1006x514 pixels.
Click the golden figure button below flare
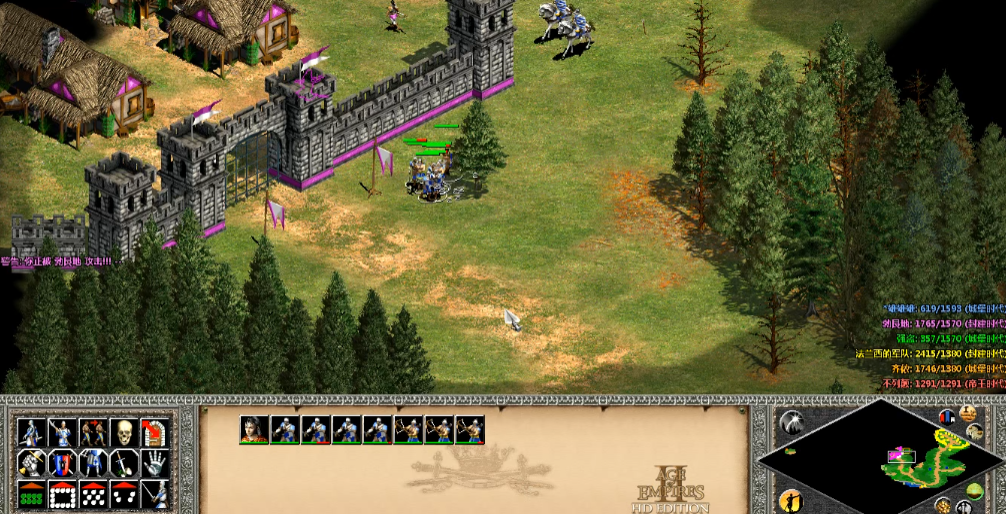(x=790, y=499)
